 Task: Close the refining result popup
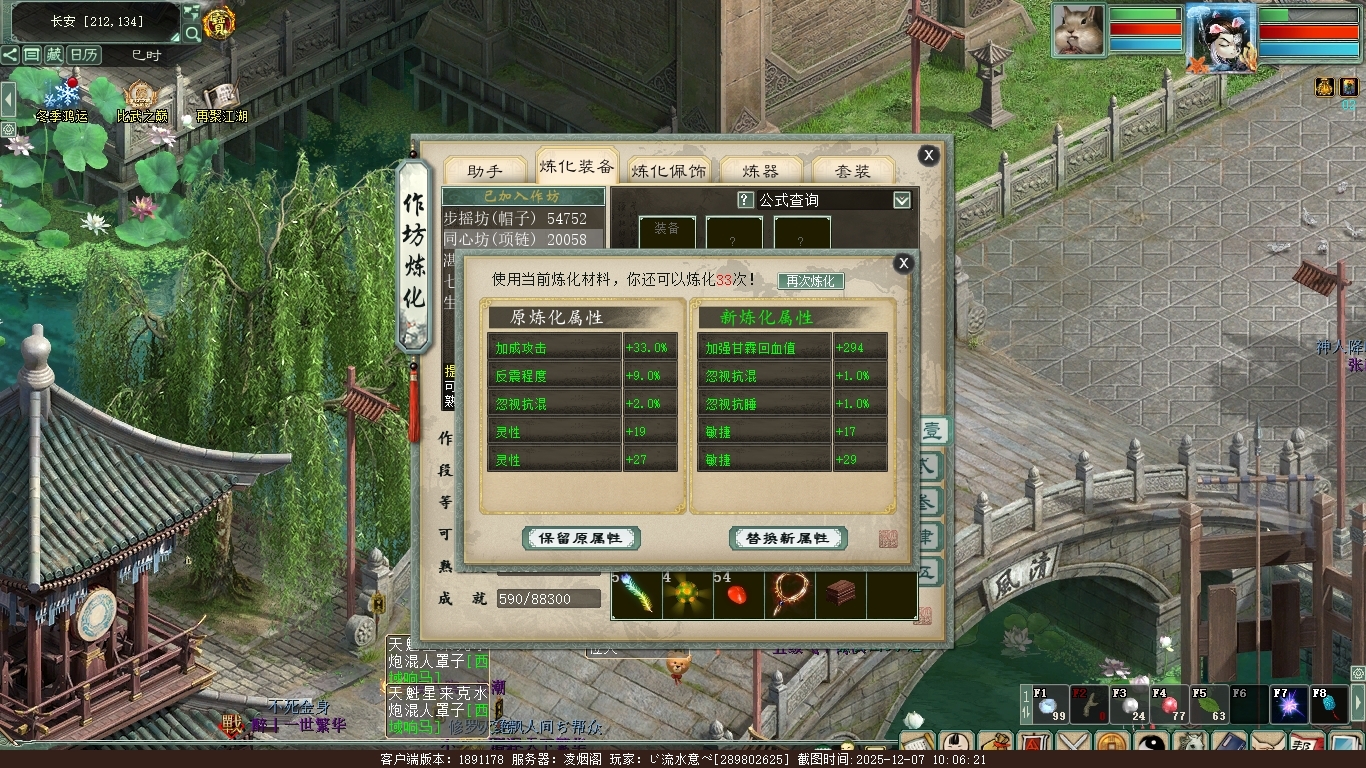tap(904, 263)
